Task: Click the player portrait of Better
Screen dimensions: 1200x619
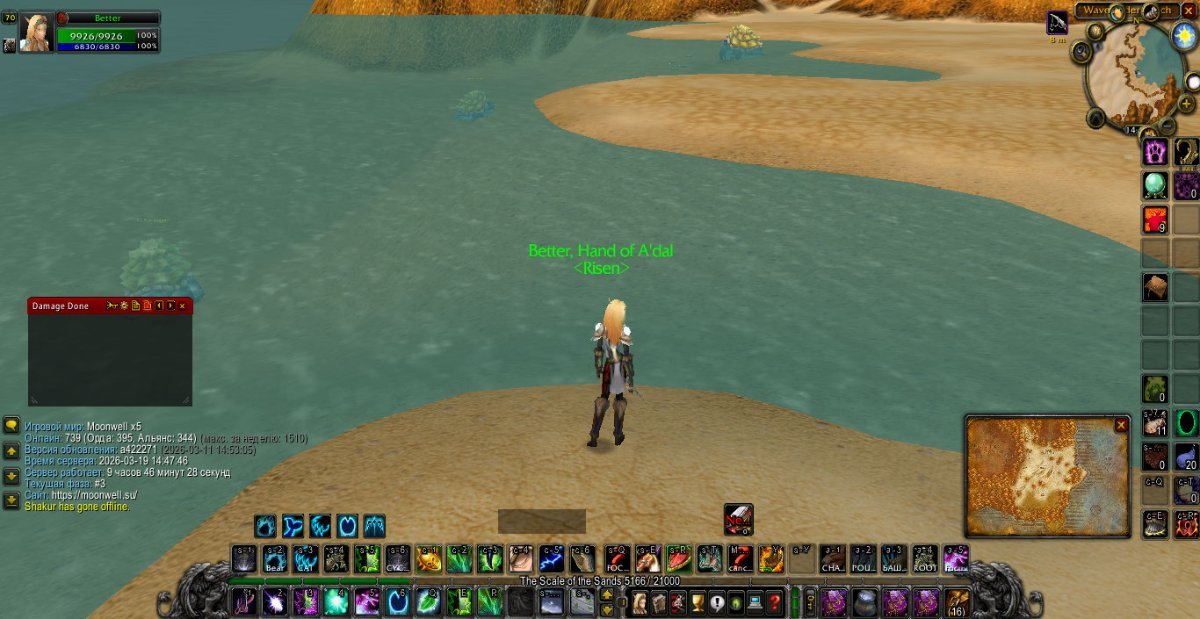Action: [x=36, y=31]
